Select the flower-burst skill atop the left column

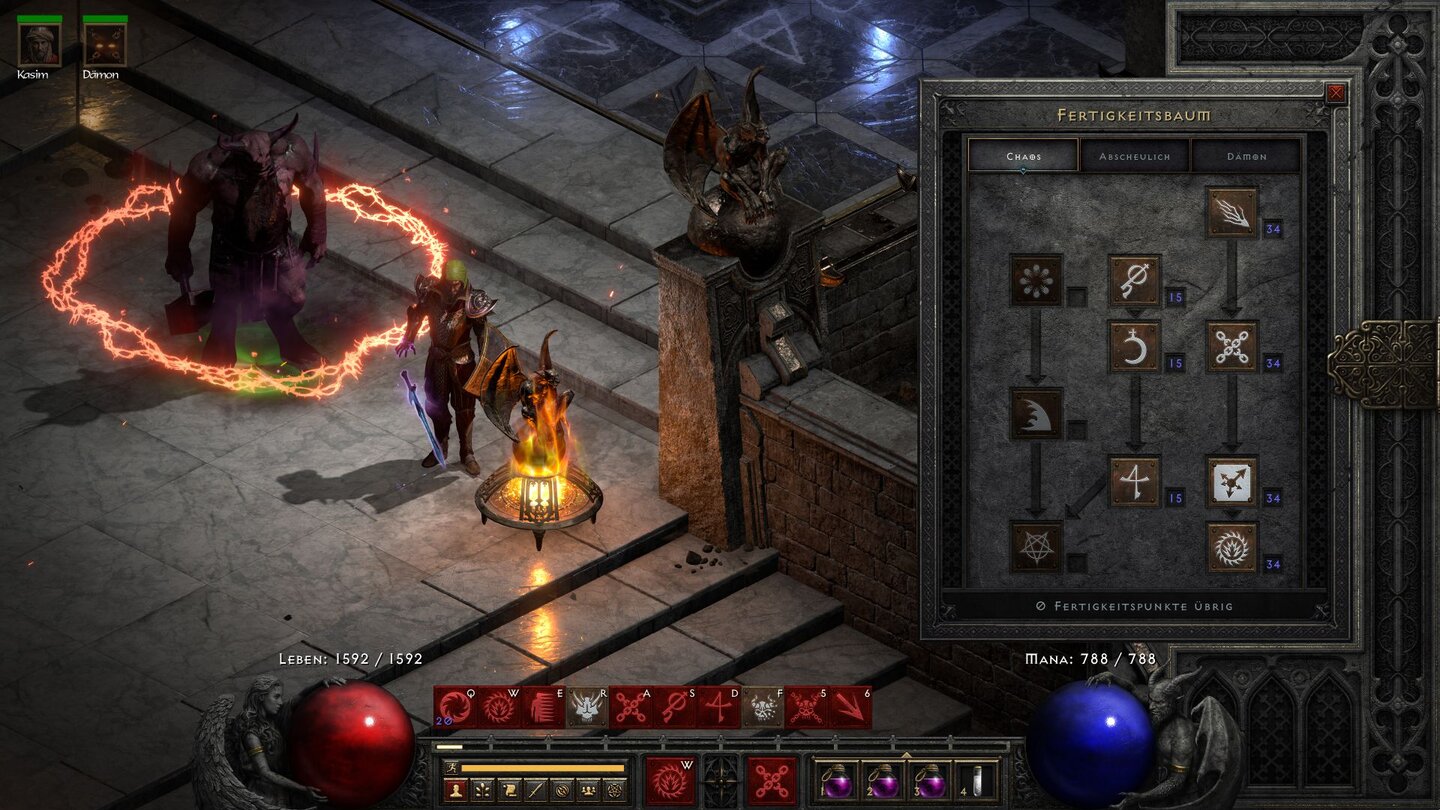1034,279
